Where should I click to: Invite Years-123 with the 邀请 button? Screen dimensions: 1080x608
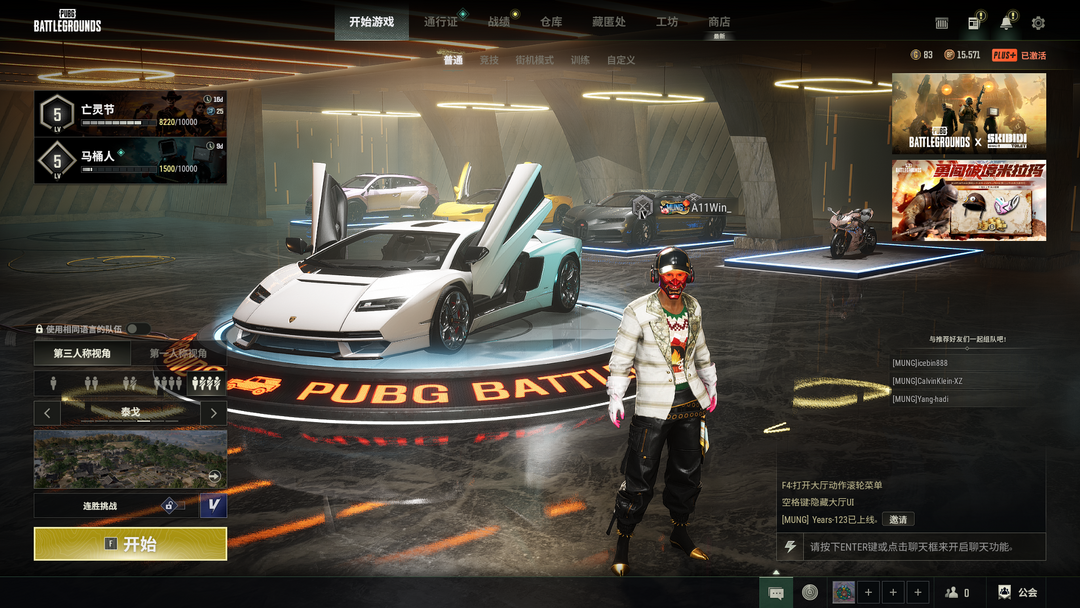[898, 520]
